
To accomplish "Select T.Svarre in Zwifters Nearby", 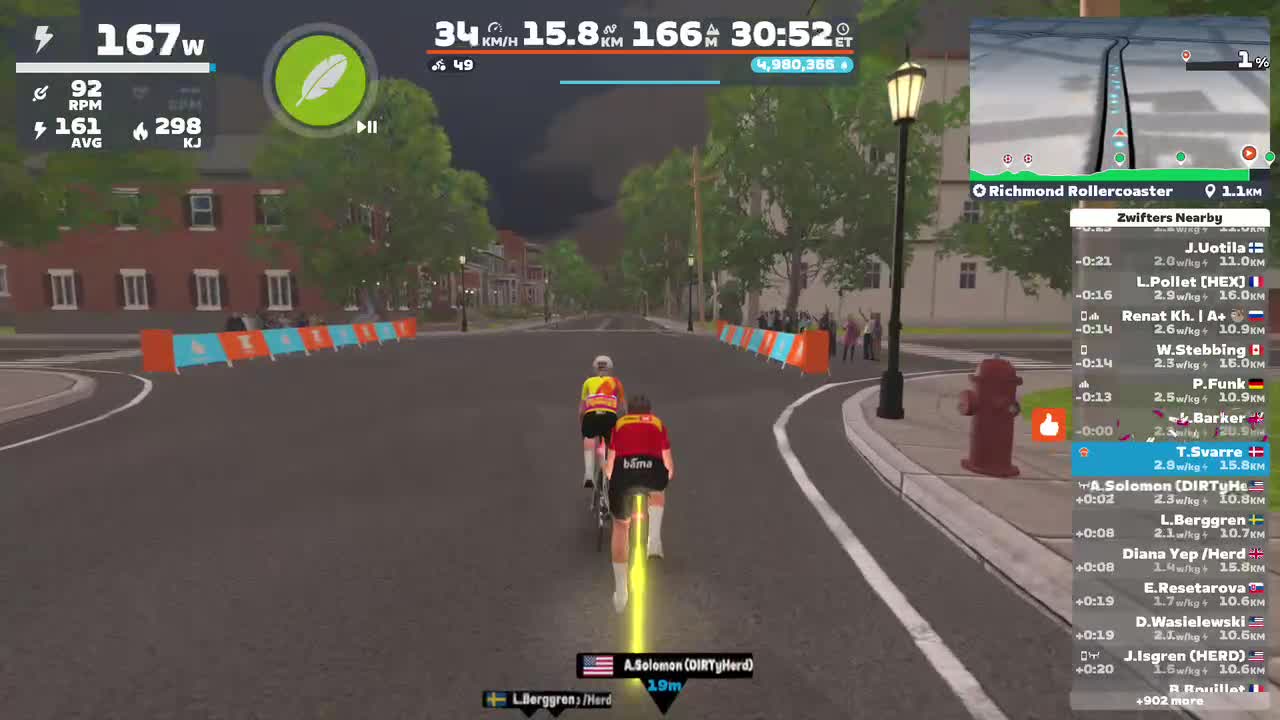I will coord(1171,458).
